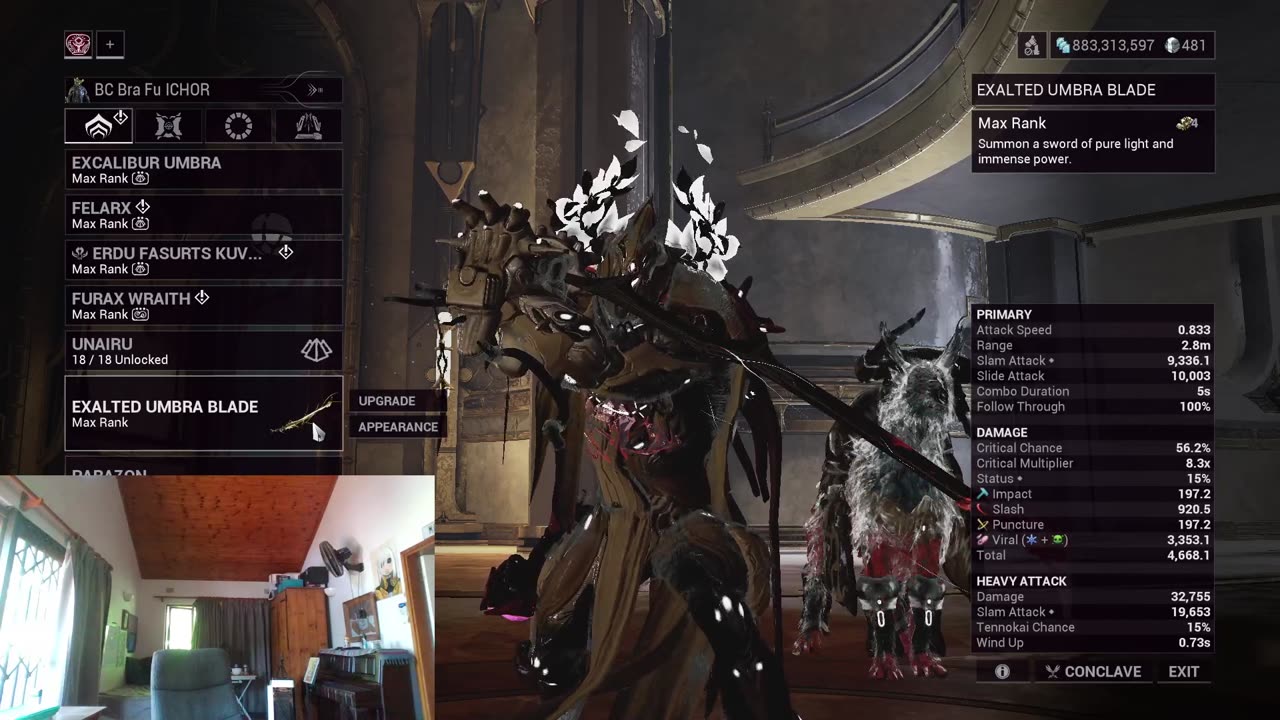Open the segmented ring loadout tab
Screen dimensions: 1280x720
[238, 126]
